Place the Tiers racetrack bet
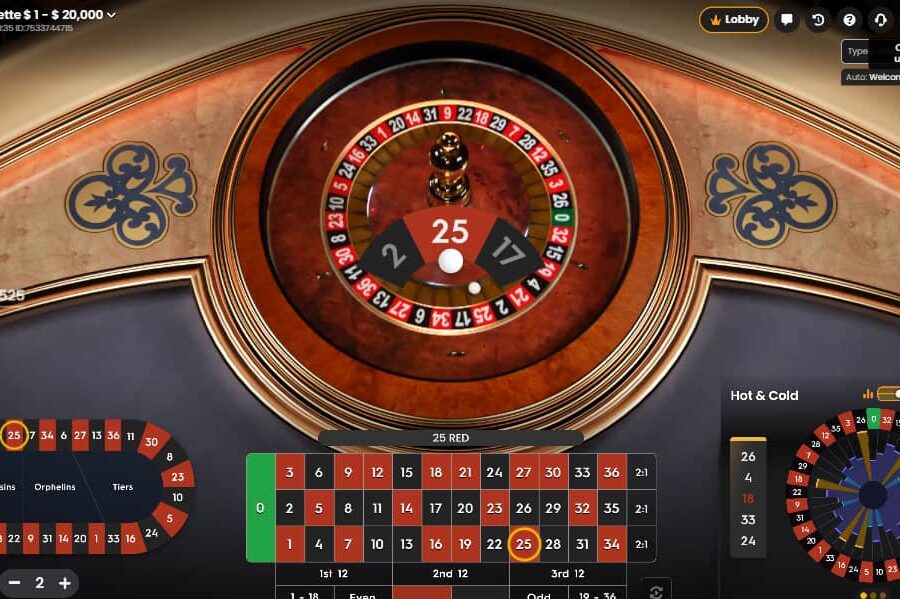900x599 pixels. pyautogui.click(x=122, y=487)
